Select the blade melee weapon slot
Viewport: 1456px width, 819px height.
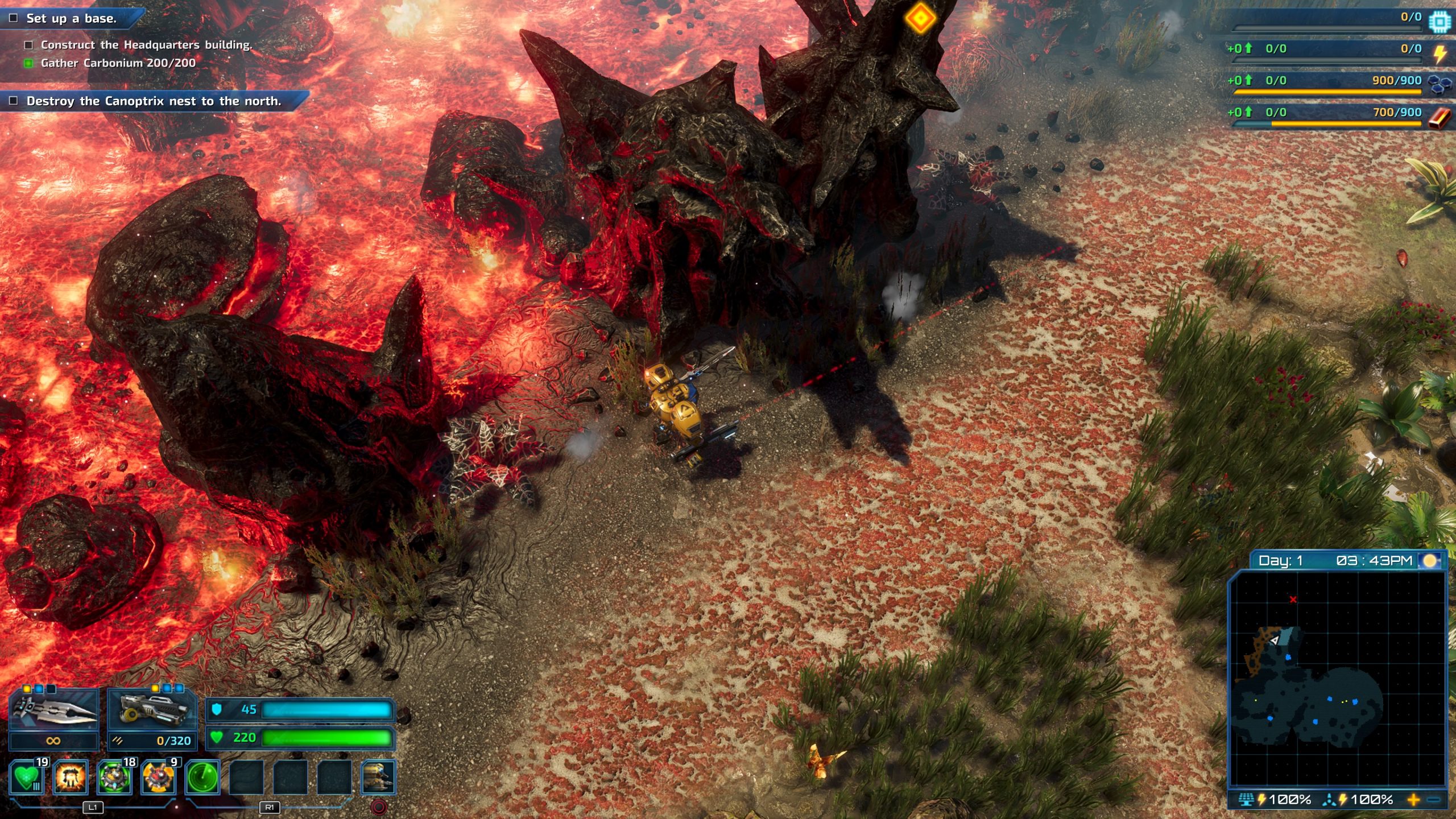(x=54, y=712)
